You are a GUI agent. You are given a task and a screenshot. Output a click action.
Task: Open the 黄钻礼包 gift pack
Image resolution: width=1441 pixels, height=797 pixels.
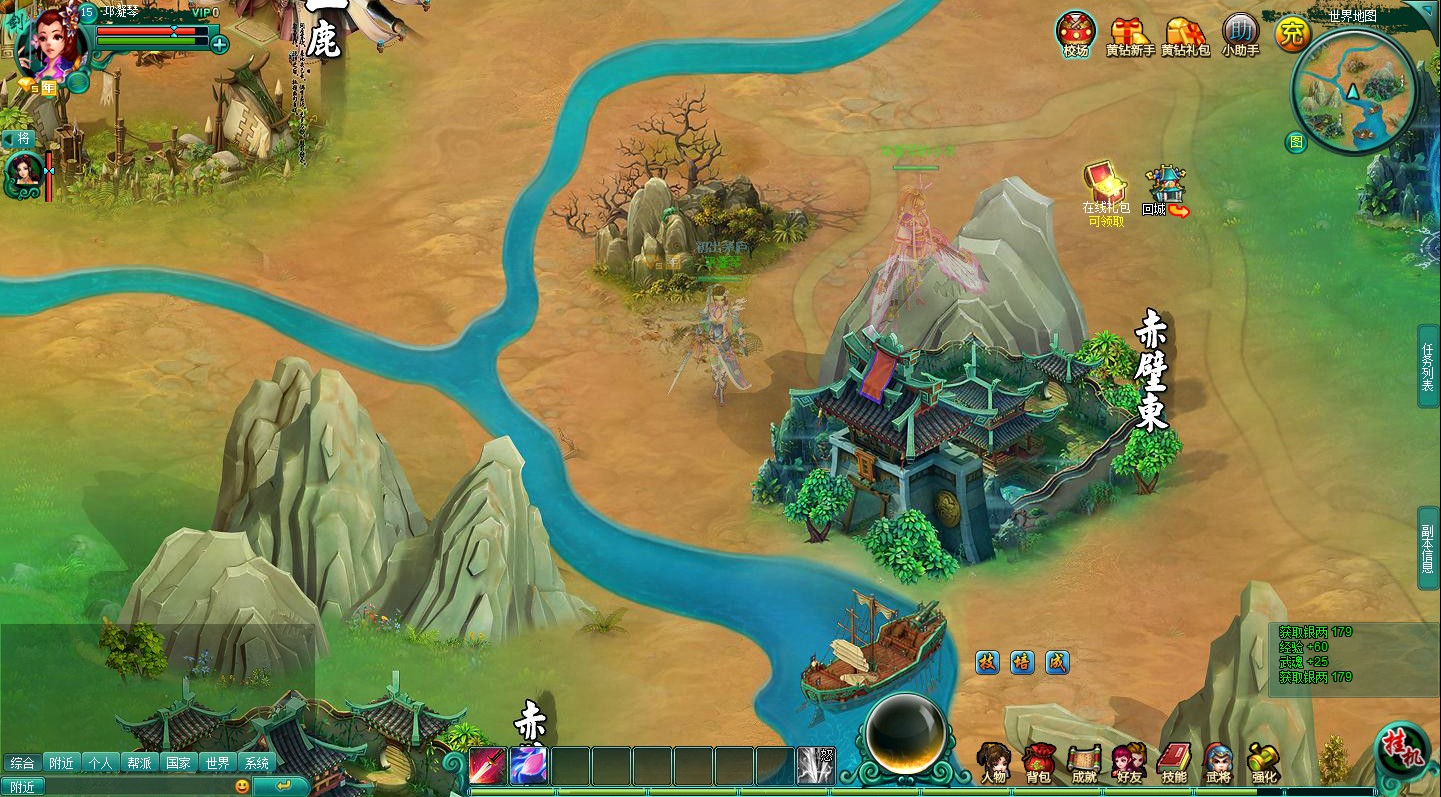point(1186,34)
